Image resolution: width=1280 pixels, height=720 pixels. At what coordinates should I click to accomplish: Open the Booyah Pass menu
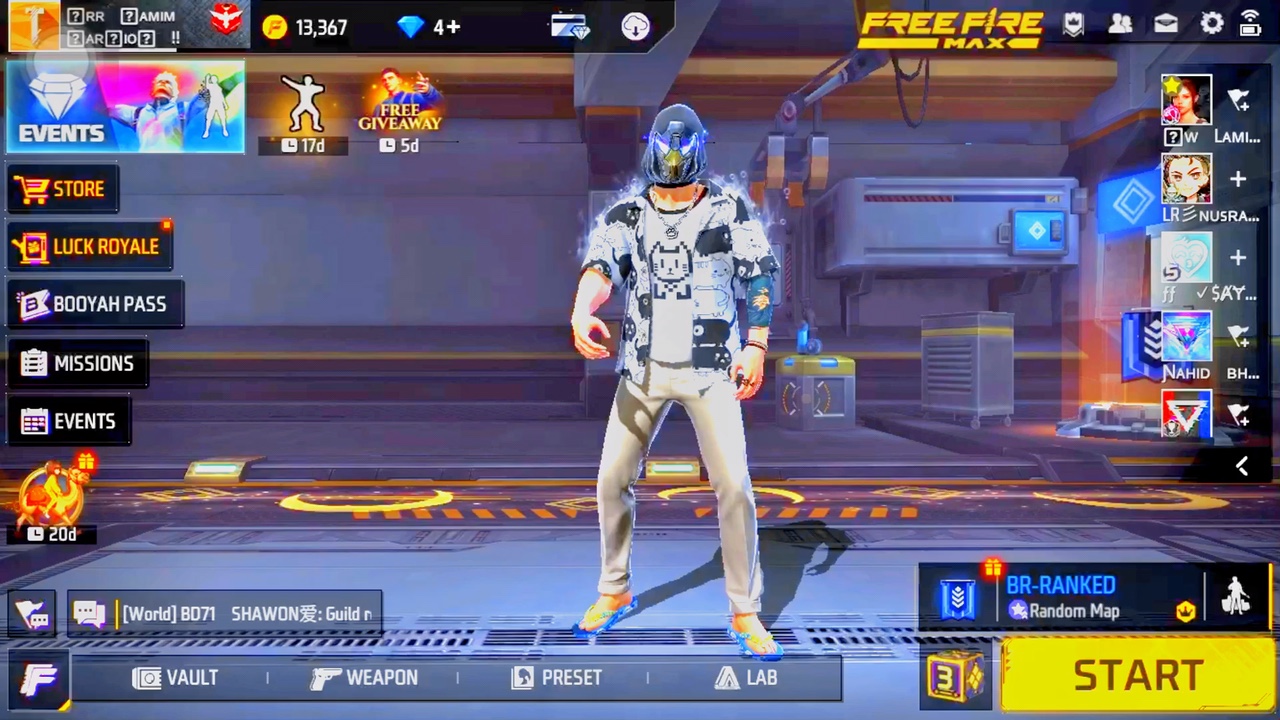click(95, 304)
